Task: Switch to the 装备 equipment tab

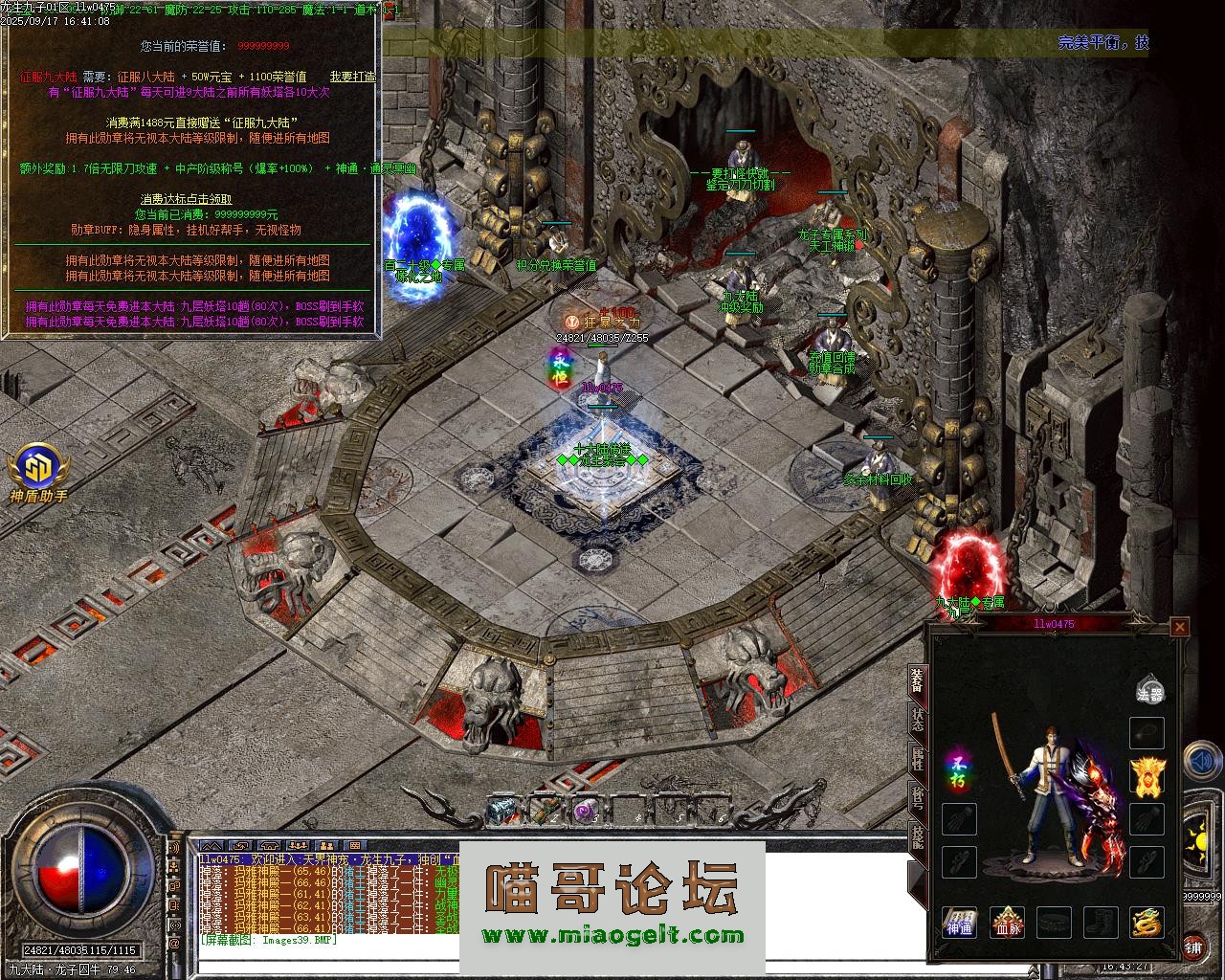Action: (917, 679)
